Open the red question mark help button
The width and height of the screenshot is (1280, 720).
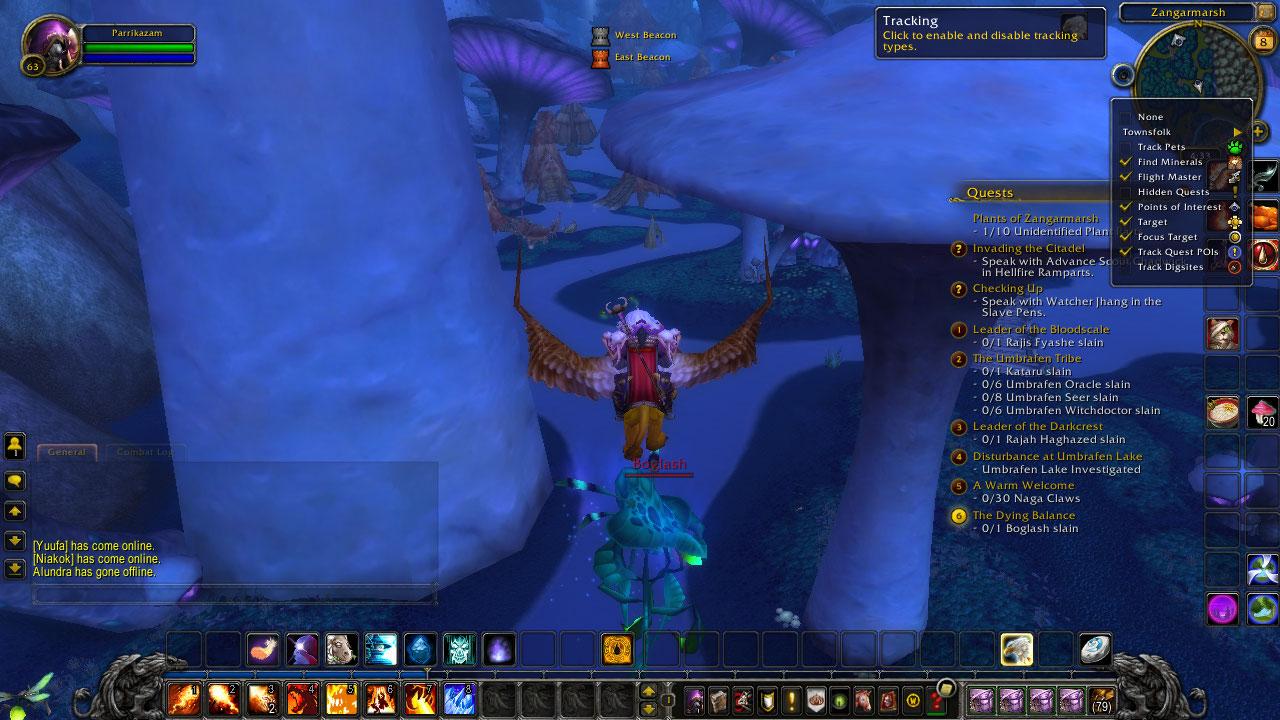click(x=934, y=699)
